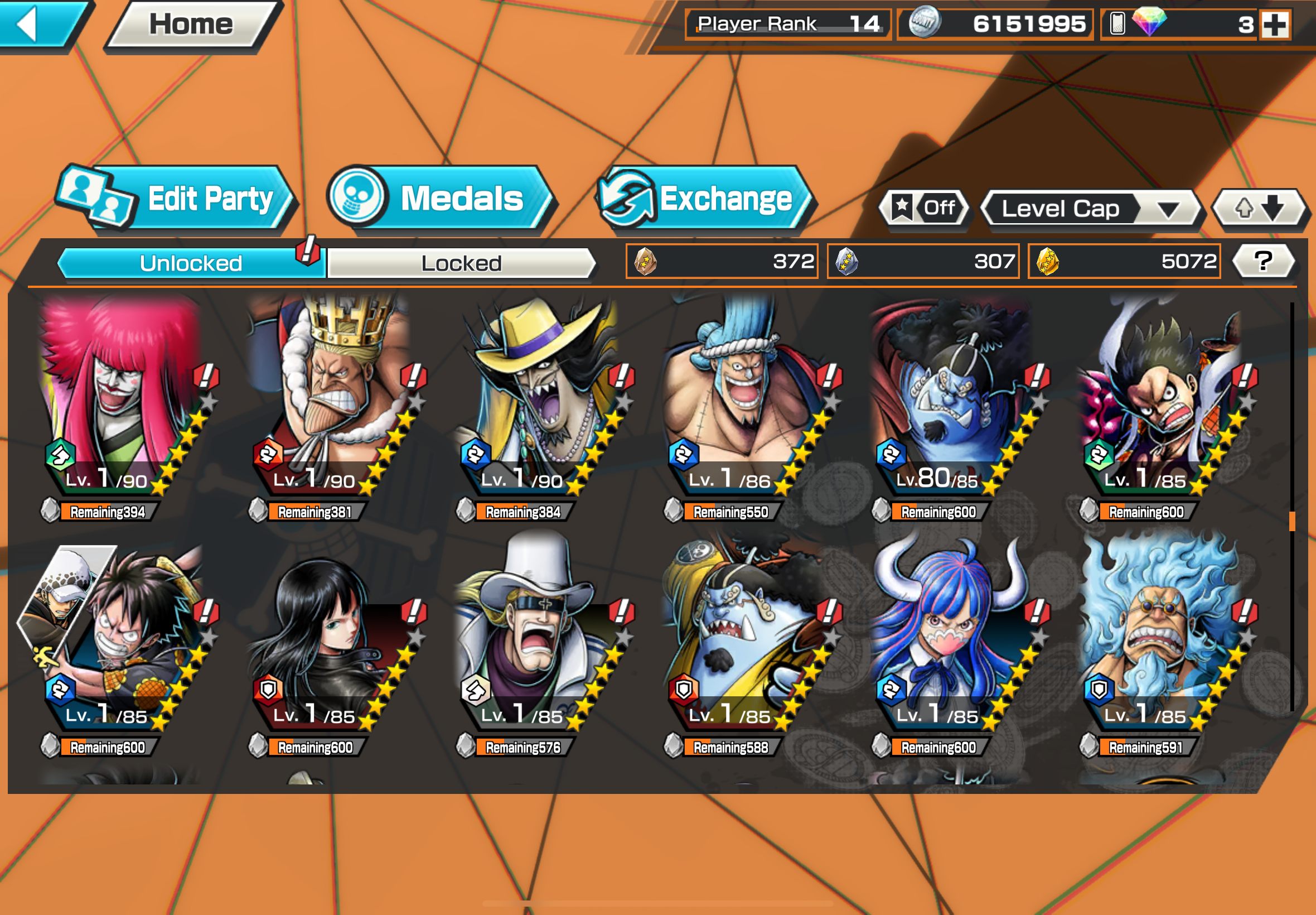Viewport: 1316px width, 915px height.
Task: Return to the Home screen
Action: [x=191, y=25]
